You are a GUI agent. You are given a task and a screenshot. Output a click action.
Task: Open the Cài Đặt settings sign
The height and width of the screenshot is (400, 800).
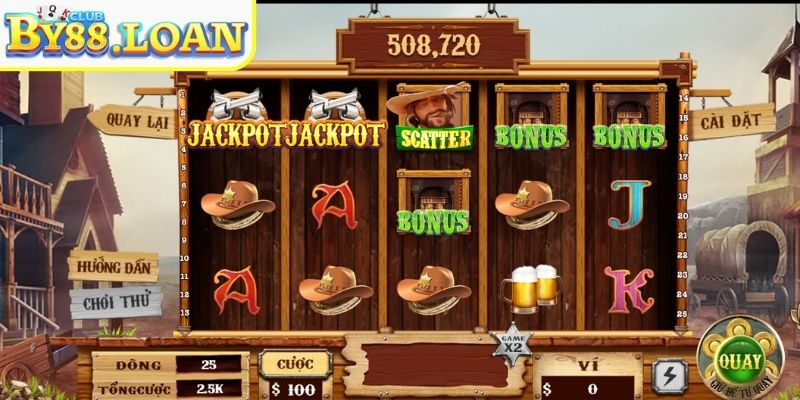click(733, 121)
